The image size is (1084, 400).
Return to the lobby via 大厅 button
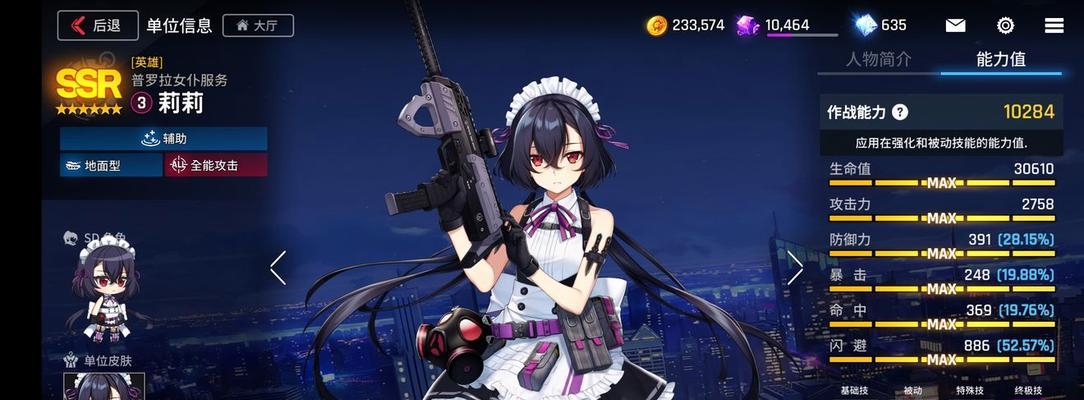[x=257, y=25]
